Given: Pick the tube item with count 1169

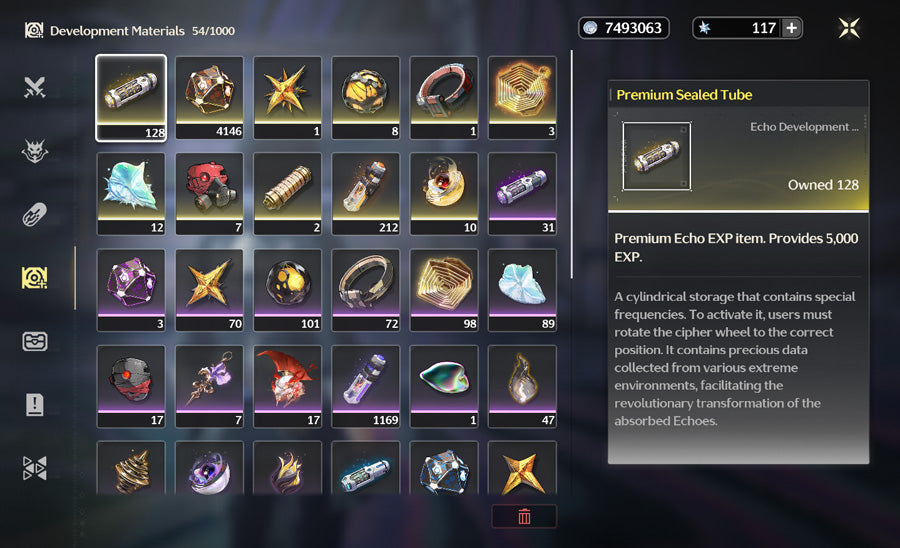Looking at the screenshot, I should (366, 386).
